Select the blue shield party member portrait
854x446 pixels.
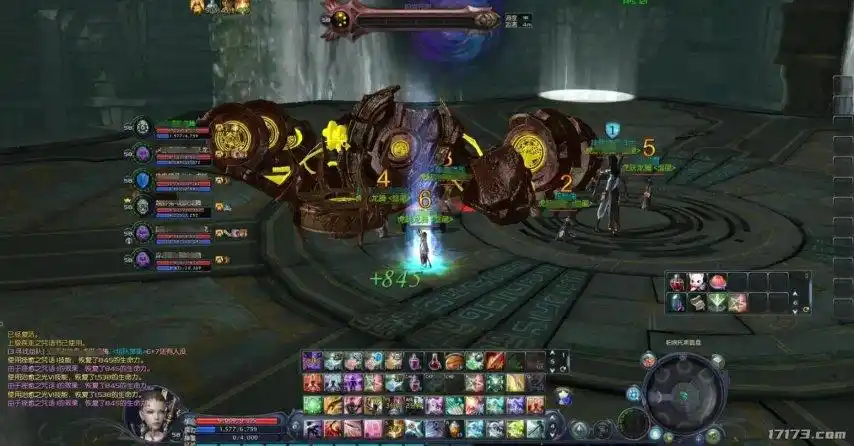(142, 180)
